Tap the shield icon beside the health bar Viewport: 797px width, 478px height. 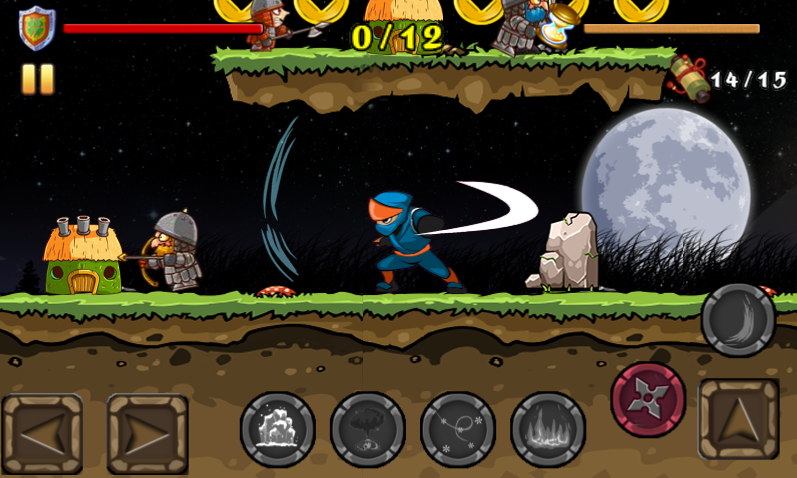click(x=37, y=27)
